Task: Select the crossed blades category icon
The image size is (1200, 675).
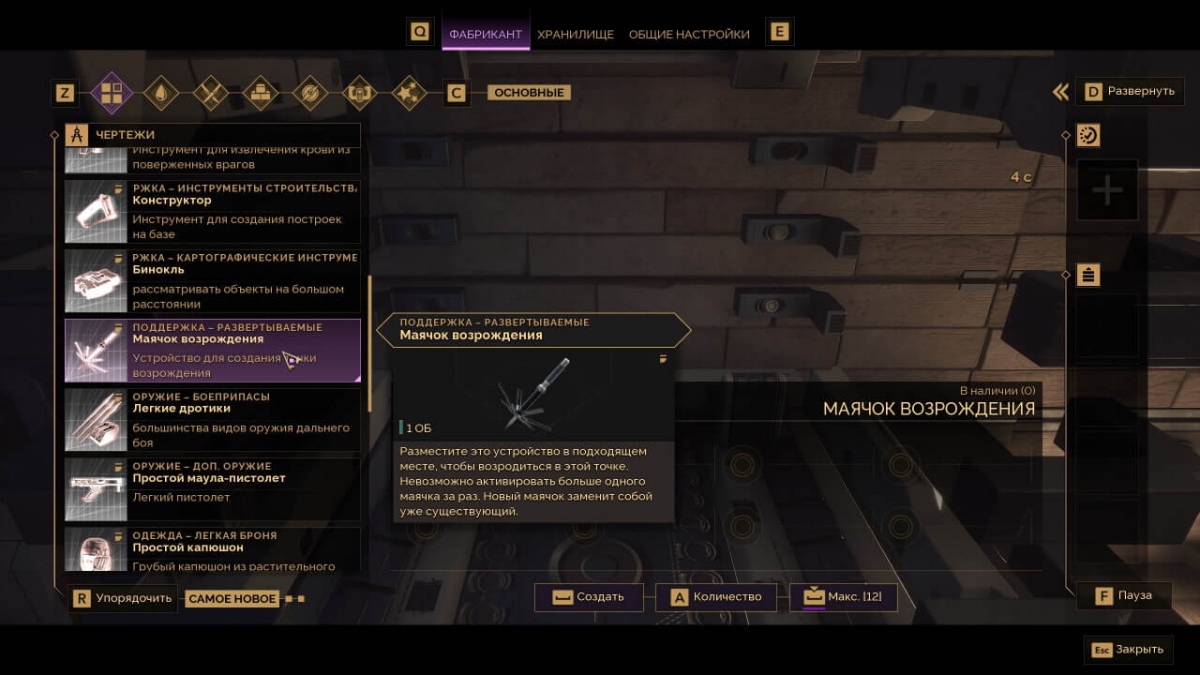Action: [211, 93]
